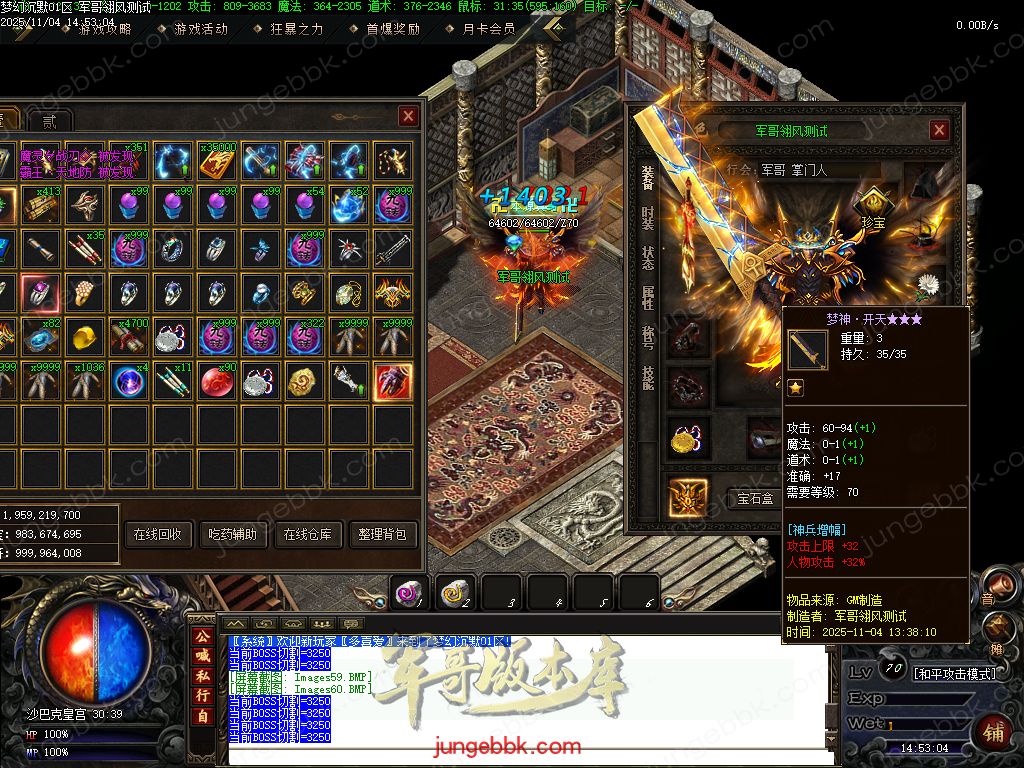
Task: Close the inventory bag window
Action: (x=408, y=117)
